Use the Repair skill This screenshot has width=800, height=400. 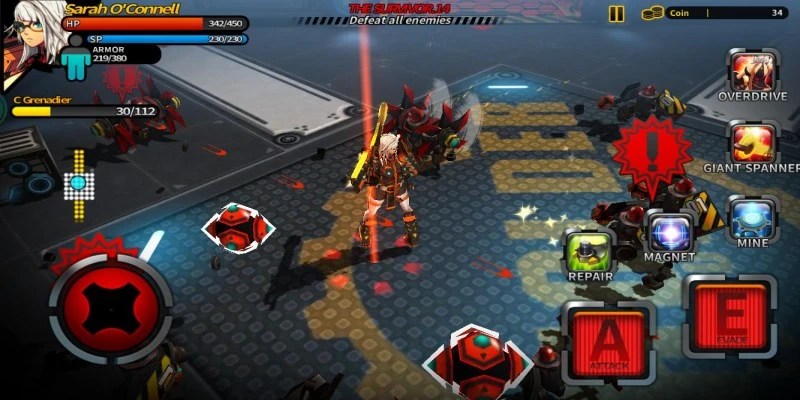(590, 250)
